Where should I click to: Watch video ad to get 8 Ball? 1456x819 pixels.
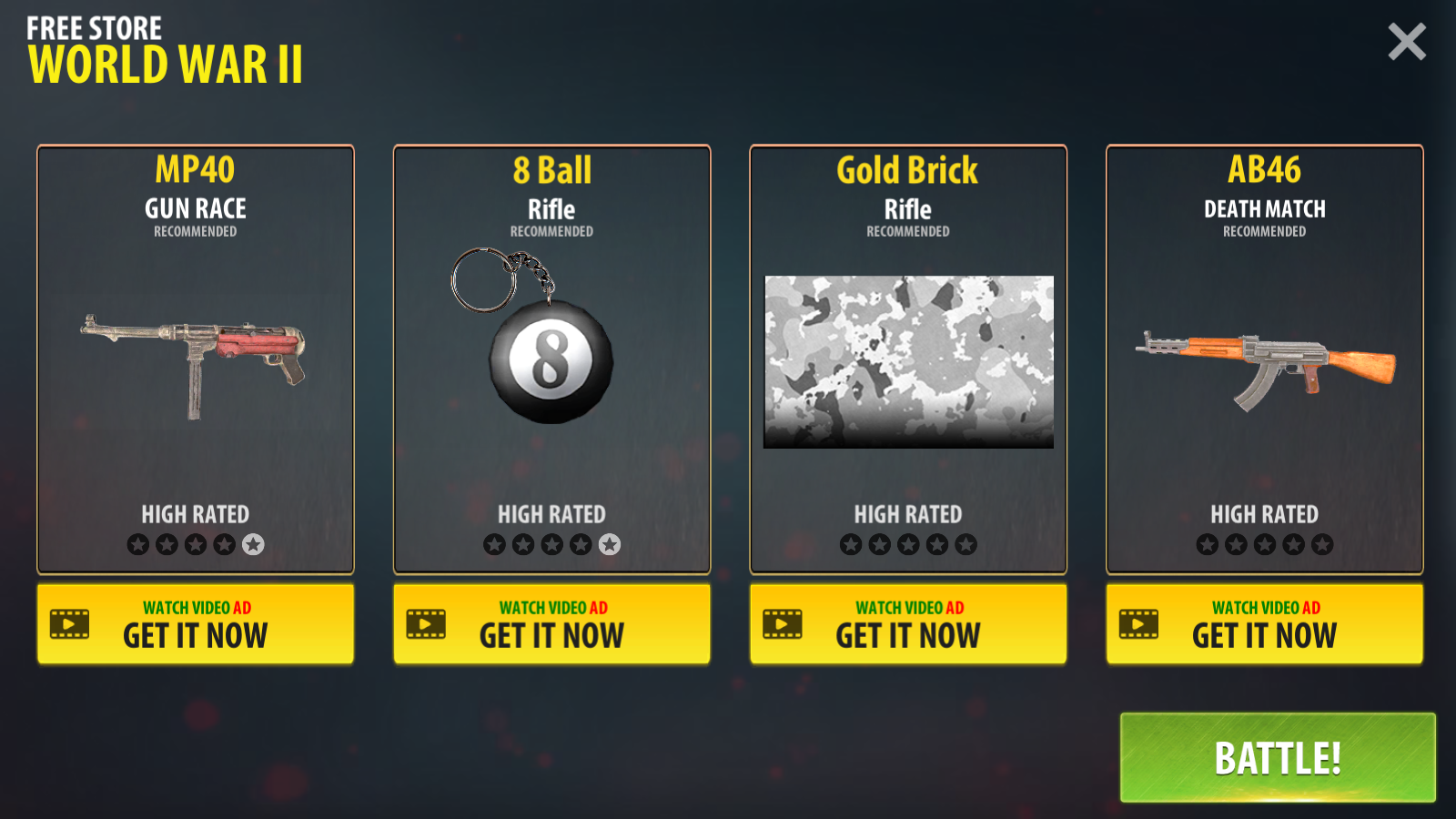[x=551, y=624]
